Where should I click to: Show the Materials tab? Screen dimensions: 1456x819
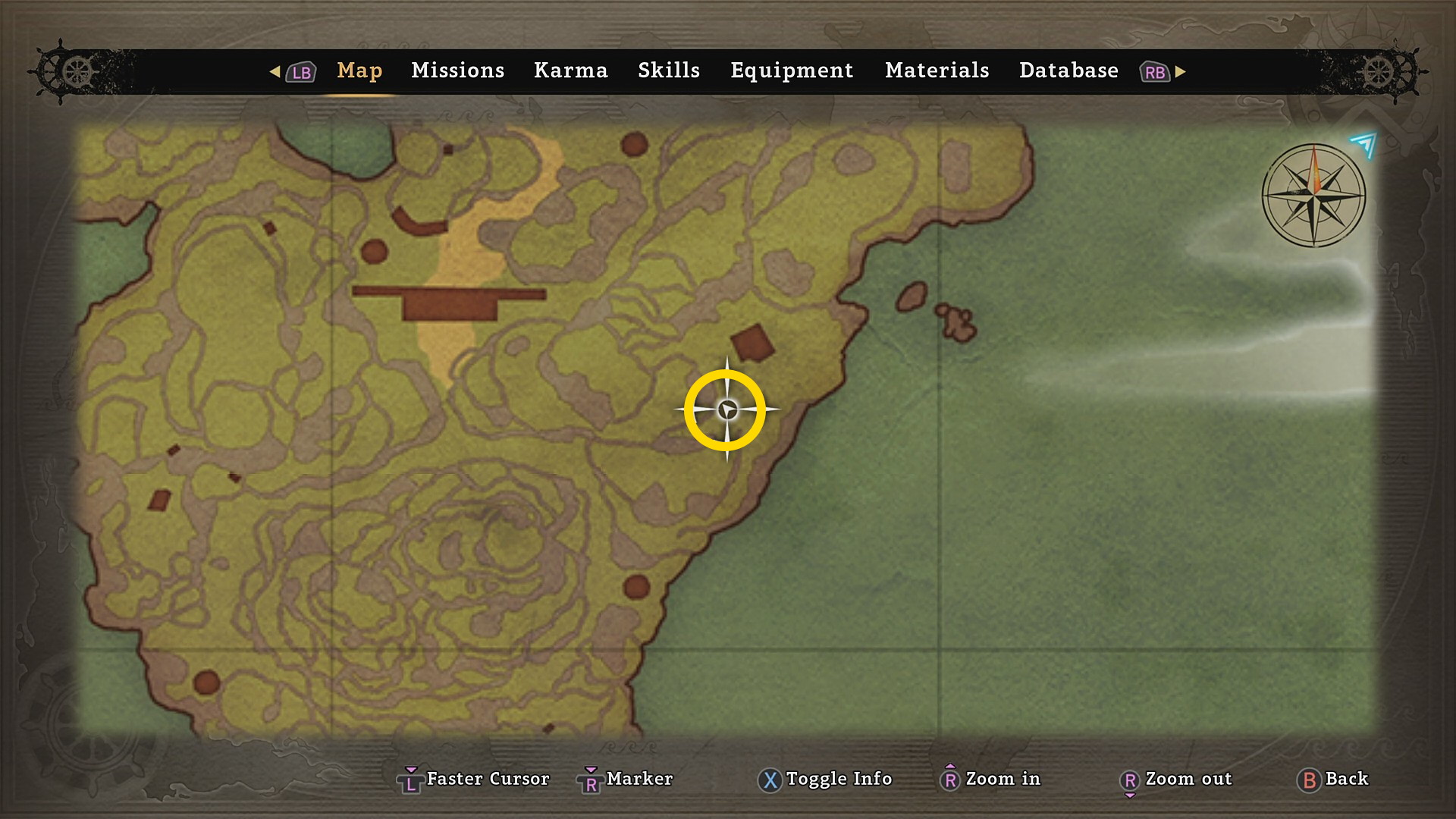point(937,71)
